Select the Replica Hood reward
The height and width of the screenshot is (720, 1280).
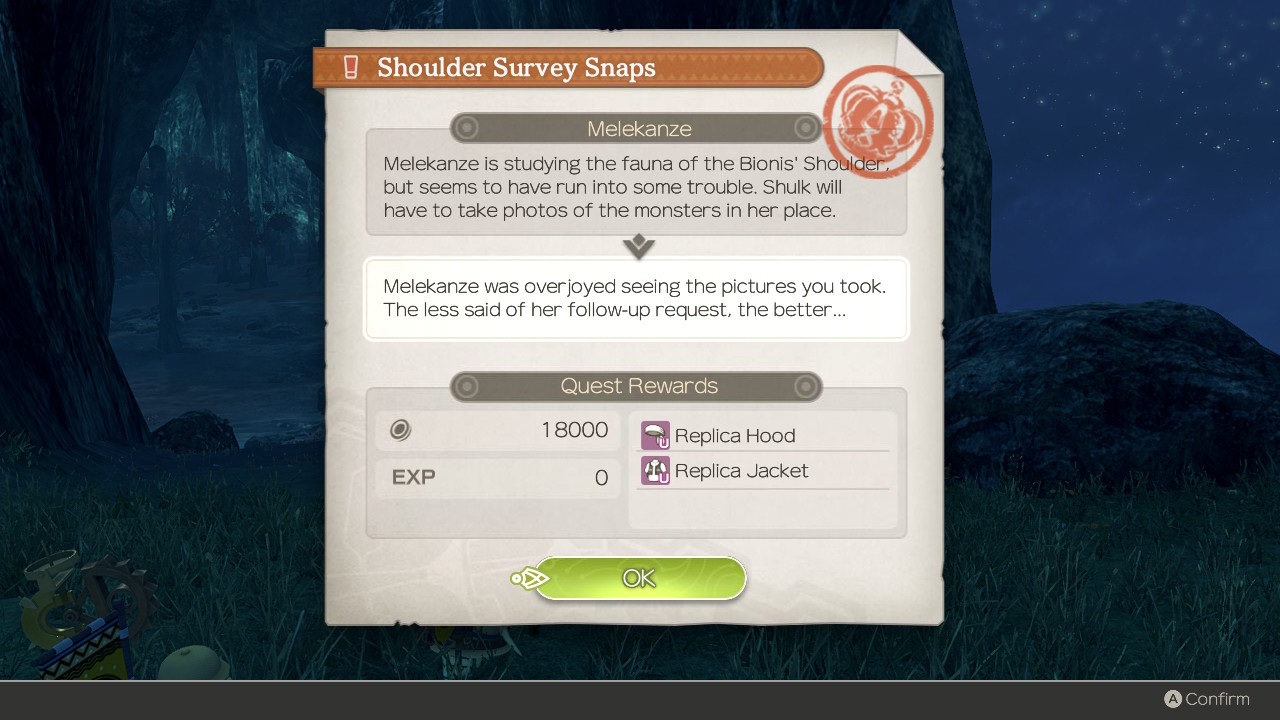tap(734, 436)
